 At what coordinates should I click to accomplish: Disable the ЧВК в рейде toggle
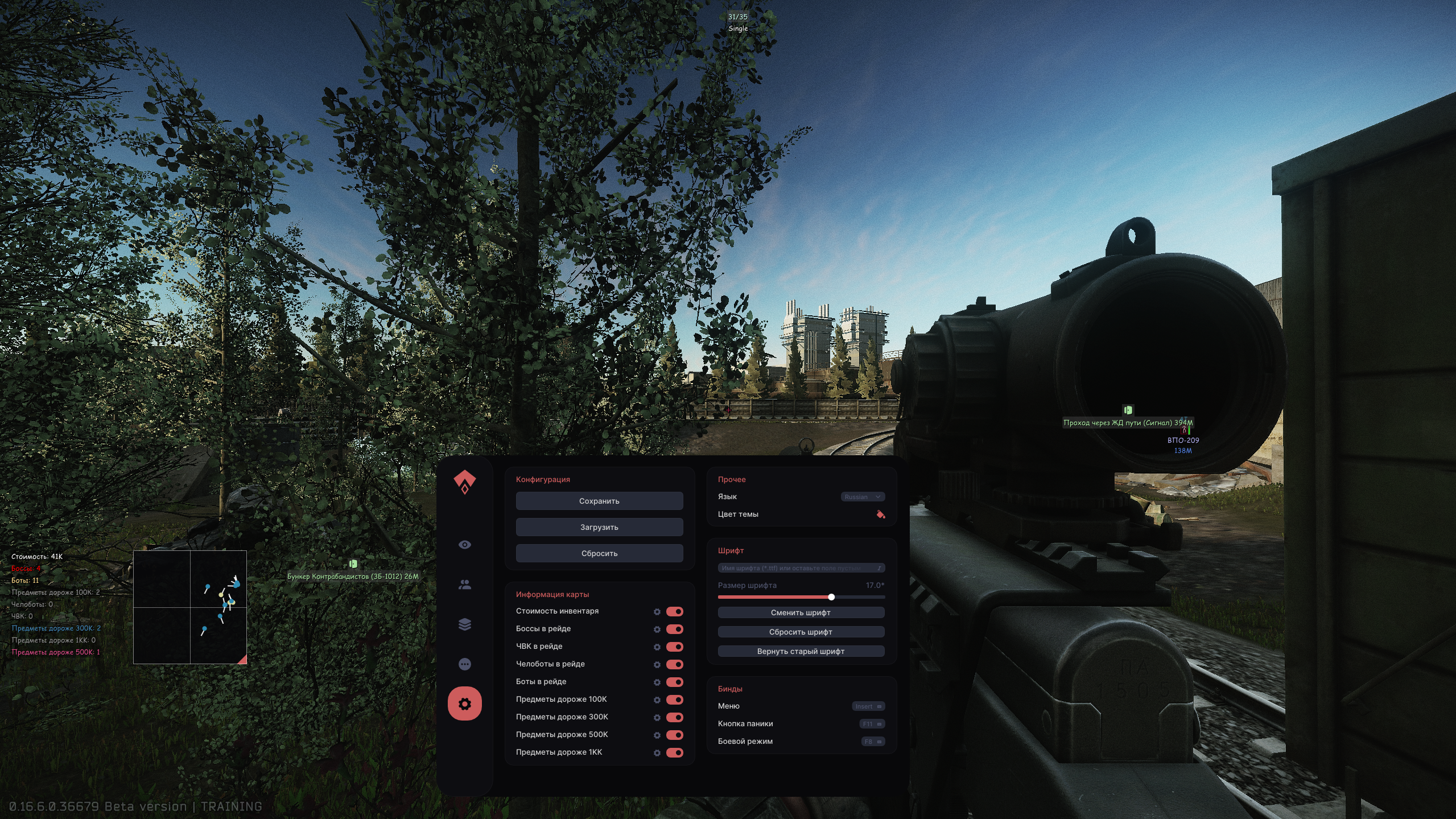point(675,647)
